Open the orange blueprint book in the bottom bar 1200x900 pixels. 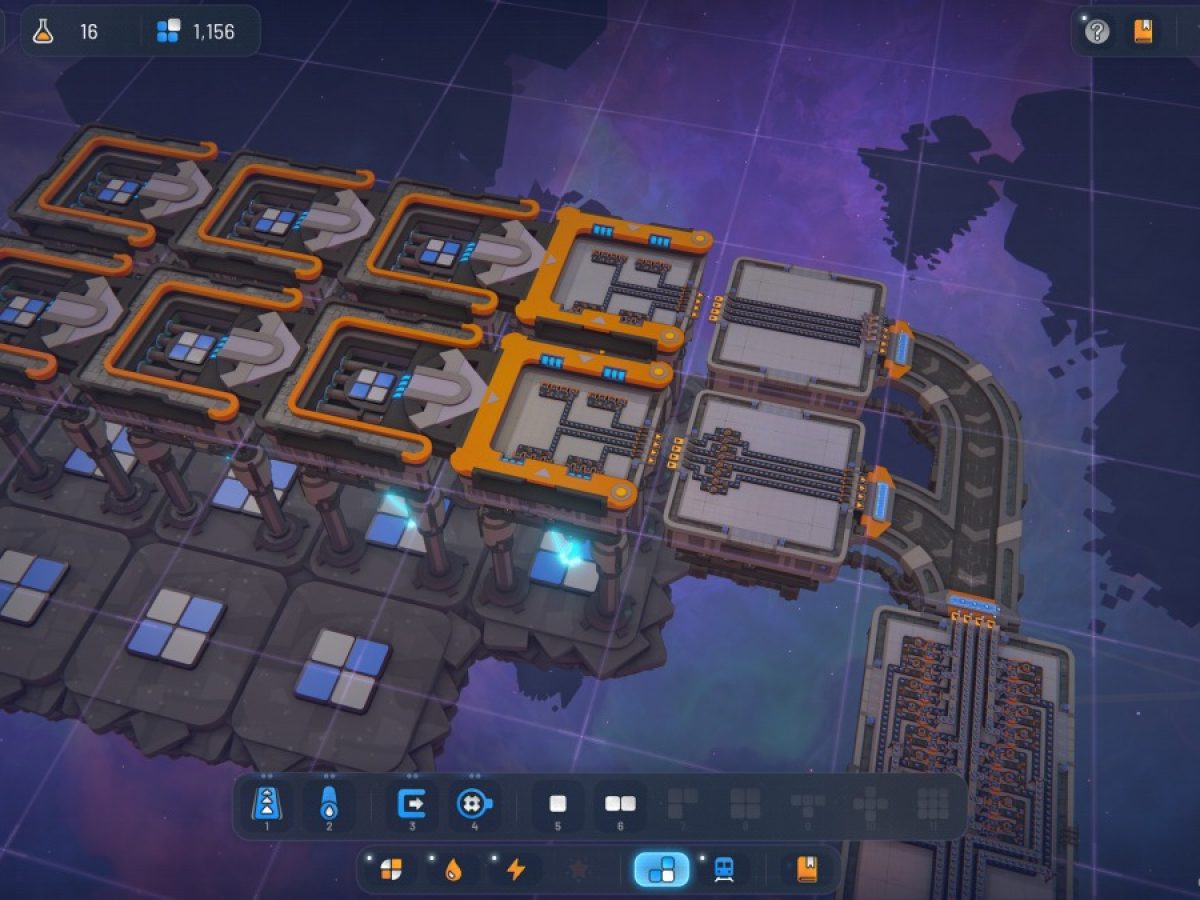806,869
